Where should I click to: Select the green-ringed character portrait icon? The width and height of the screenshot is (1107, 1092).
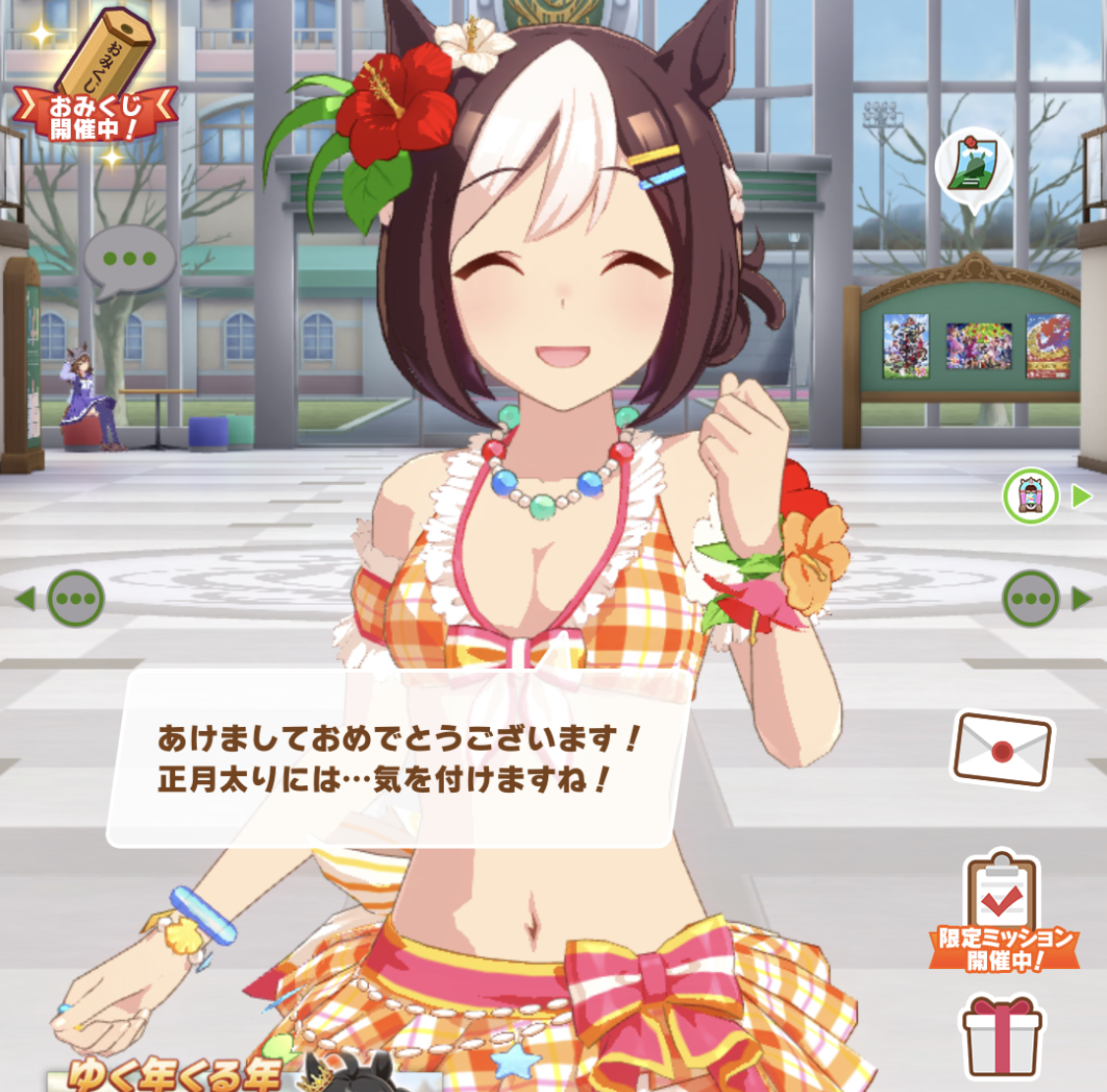1030,496
